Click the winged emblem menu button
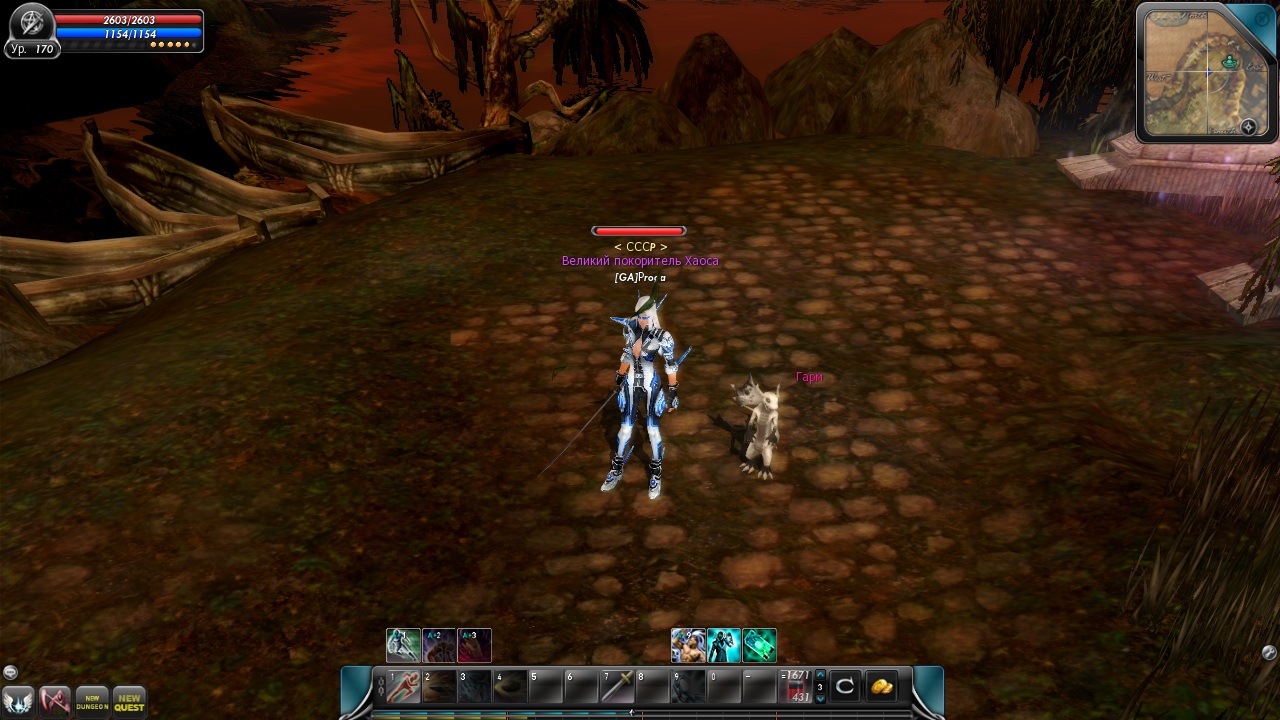 coord(18,700)
